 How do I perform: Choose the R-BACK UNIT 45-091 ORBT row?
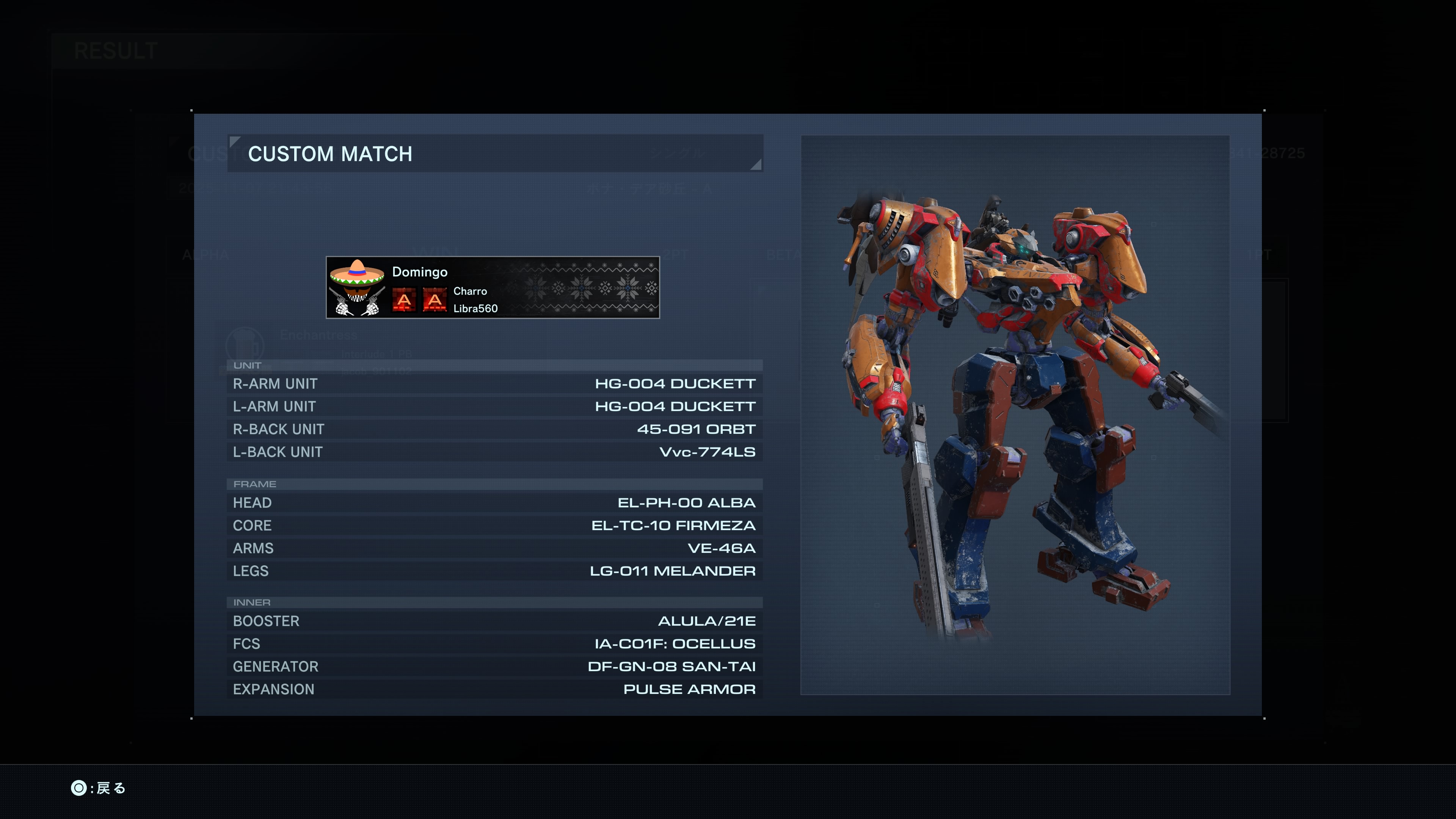click(494, 429)
